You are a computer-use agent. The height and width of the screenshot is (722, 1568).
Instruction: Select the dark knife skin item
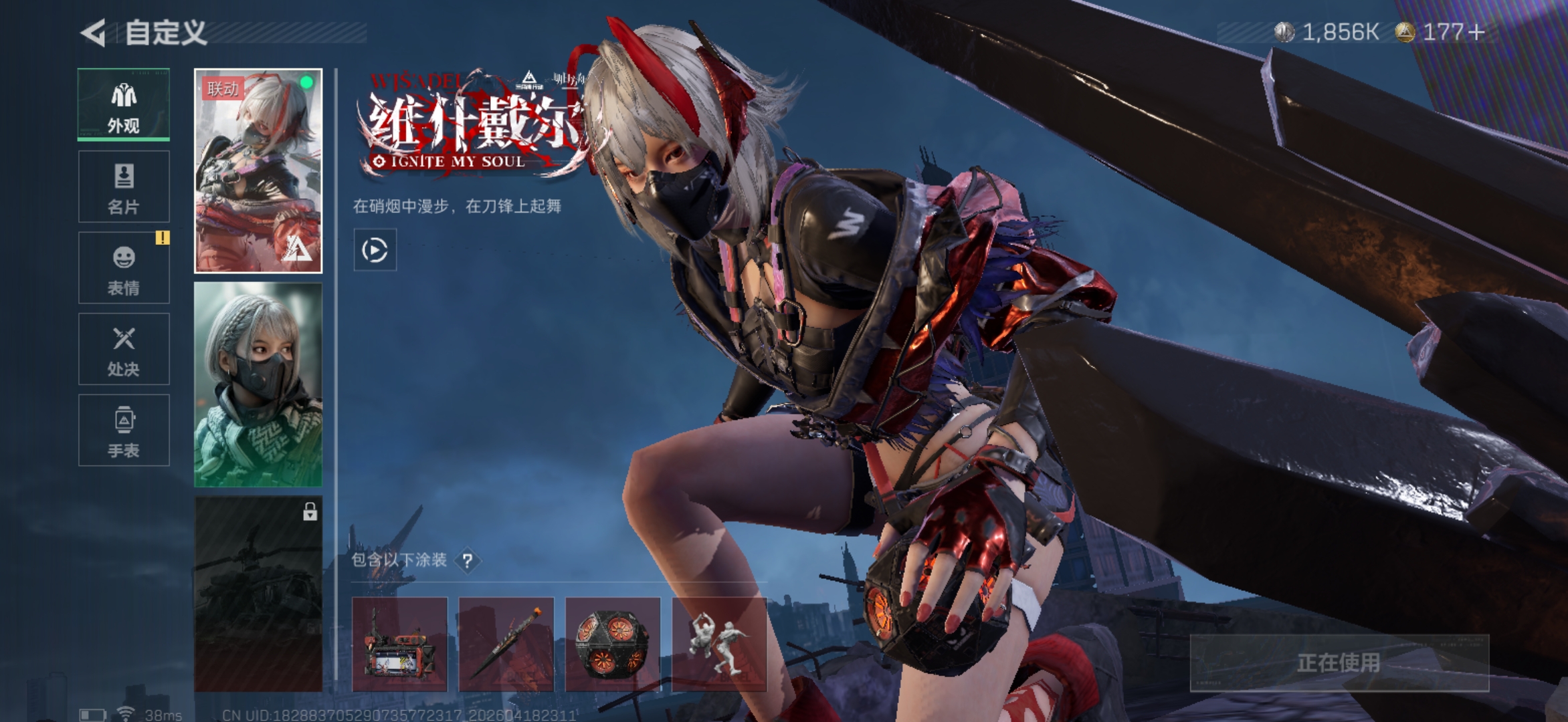tap(506, 644)
